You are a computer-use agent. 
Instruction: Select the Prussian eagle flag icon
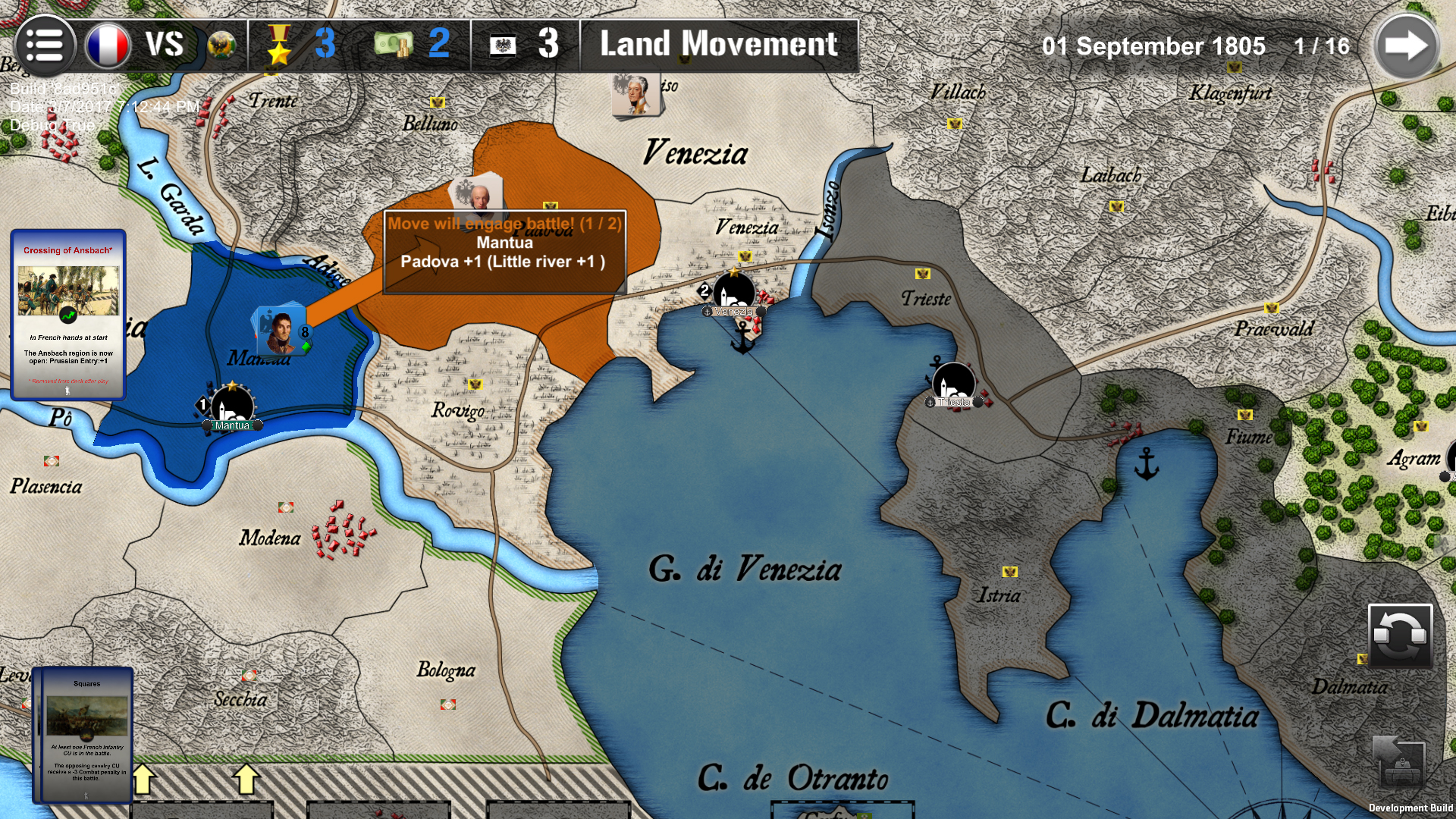tap(504, 44)
